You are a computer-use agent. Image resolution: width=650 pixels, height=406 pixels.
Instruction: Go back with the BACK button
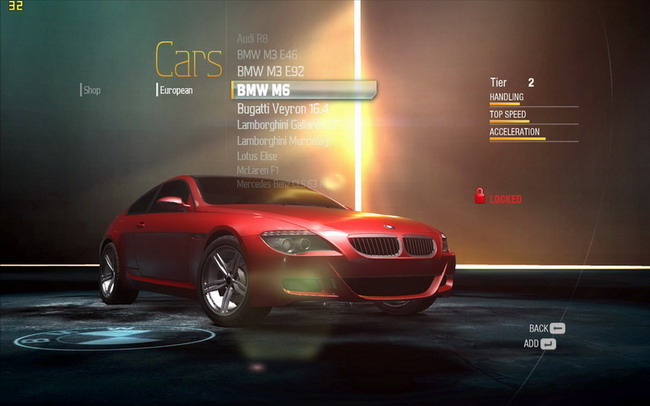548,328
